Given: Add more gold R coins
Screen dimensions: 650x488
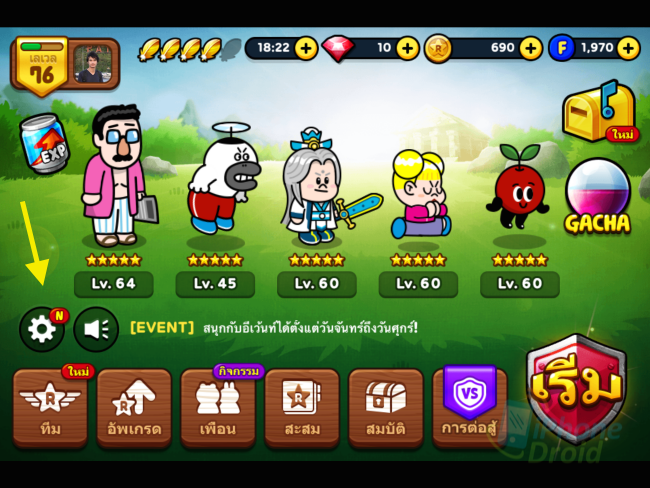Looking at the screenshot, I should point(530,48).
